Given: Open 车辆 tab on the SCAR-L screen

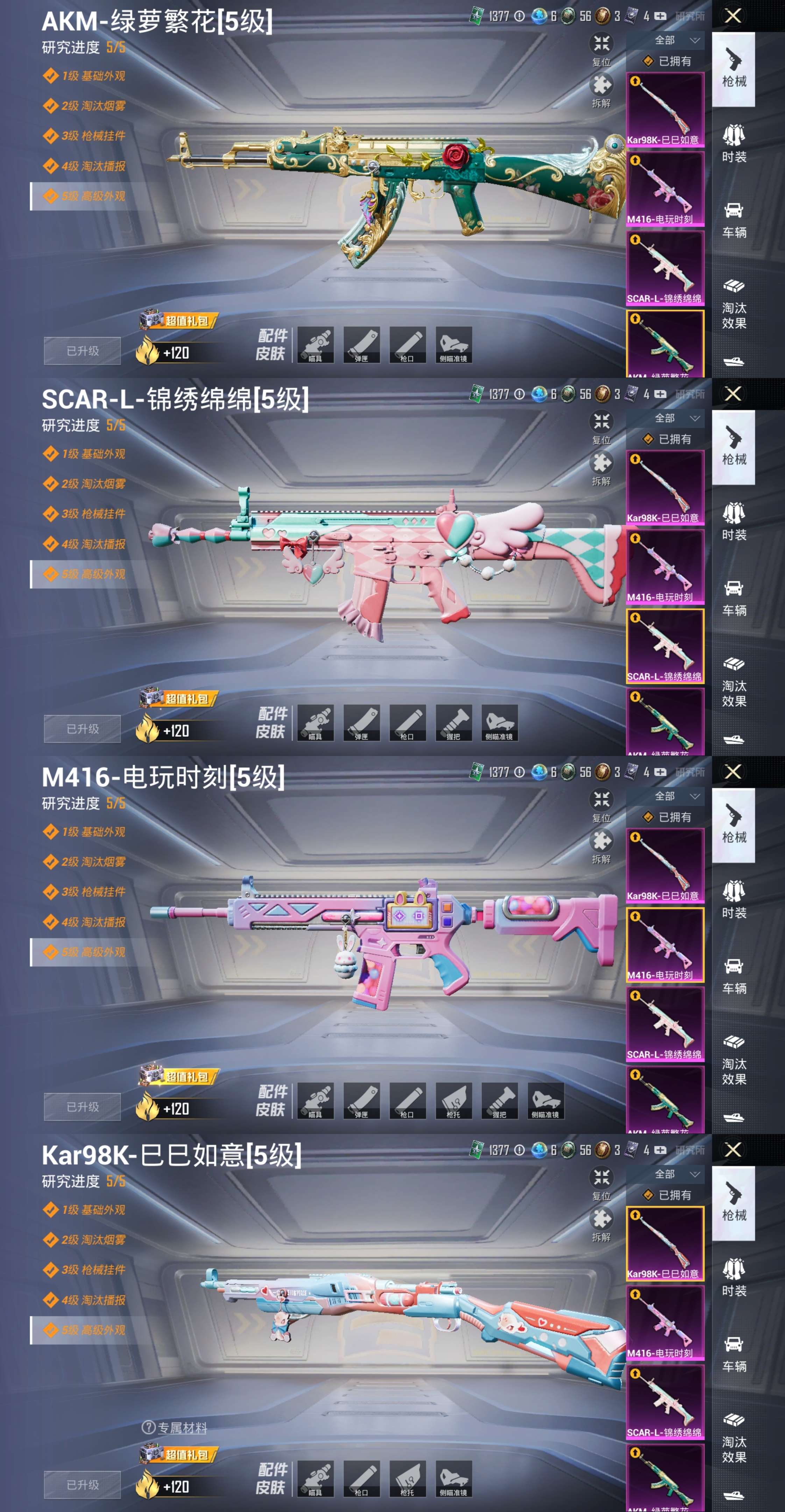Looking at the screenshot, I should pos(733,597).
